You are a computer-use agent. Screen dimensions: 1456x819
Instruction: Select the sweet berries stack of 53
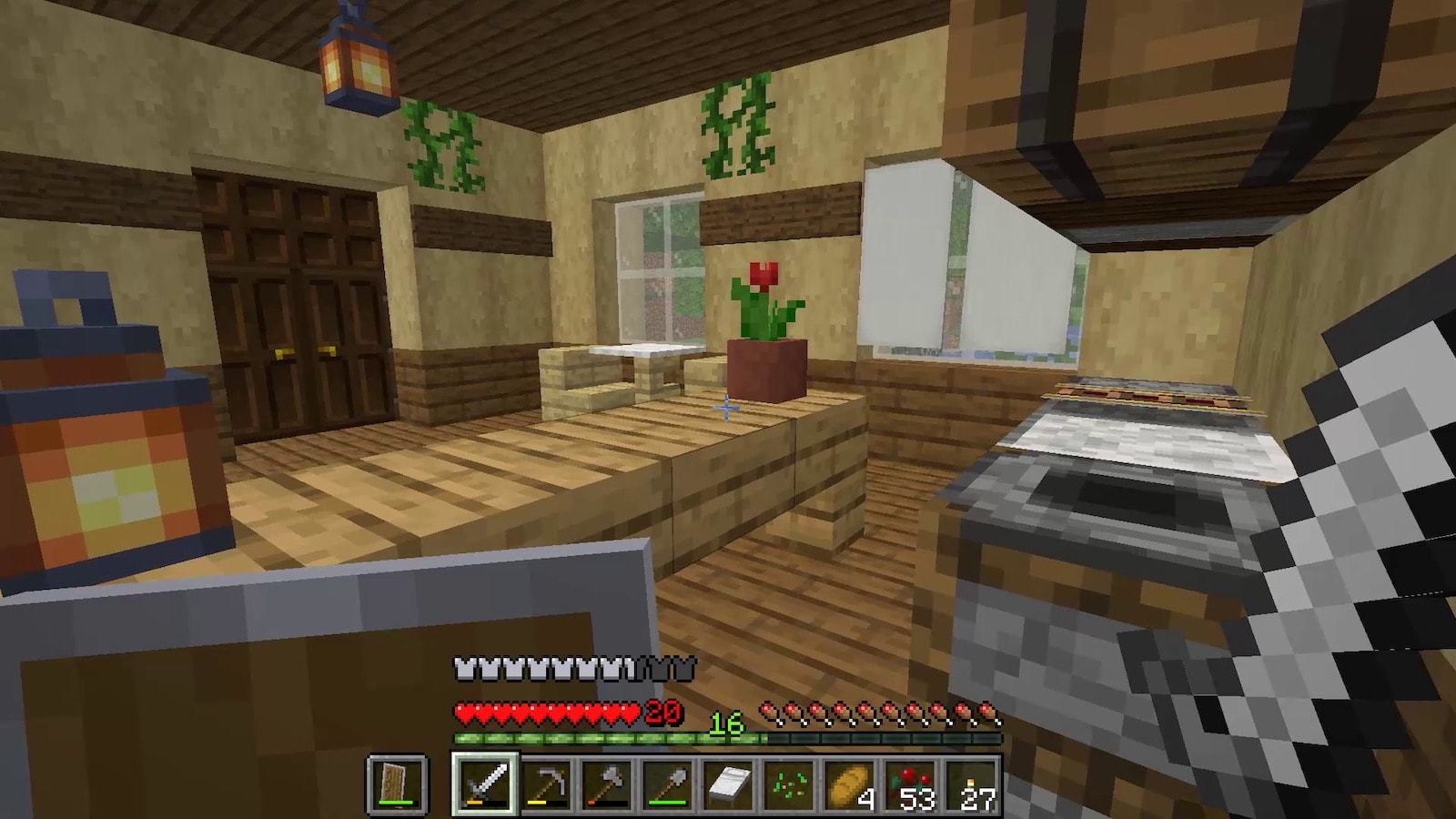click(911, 784)
